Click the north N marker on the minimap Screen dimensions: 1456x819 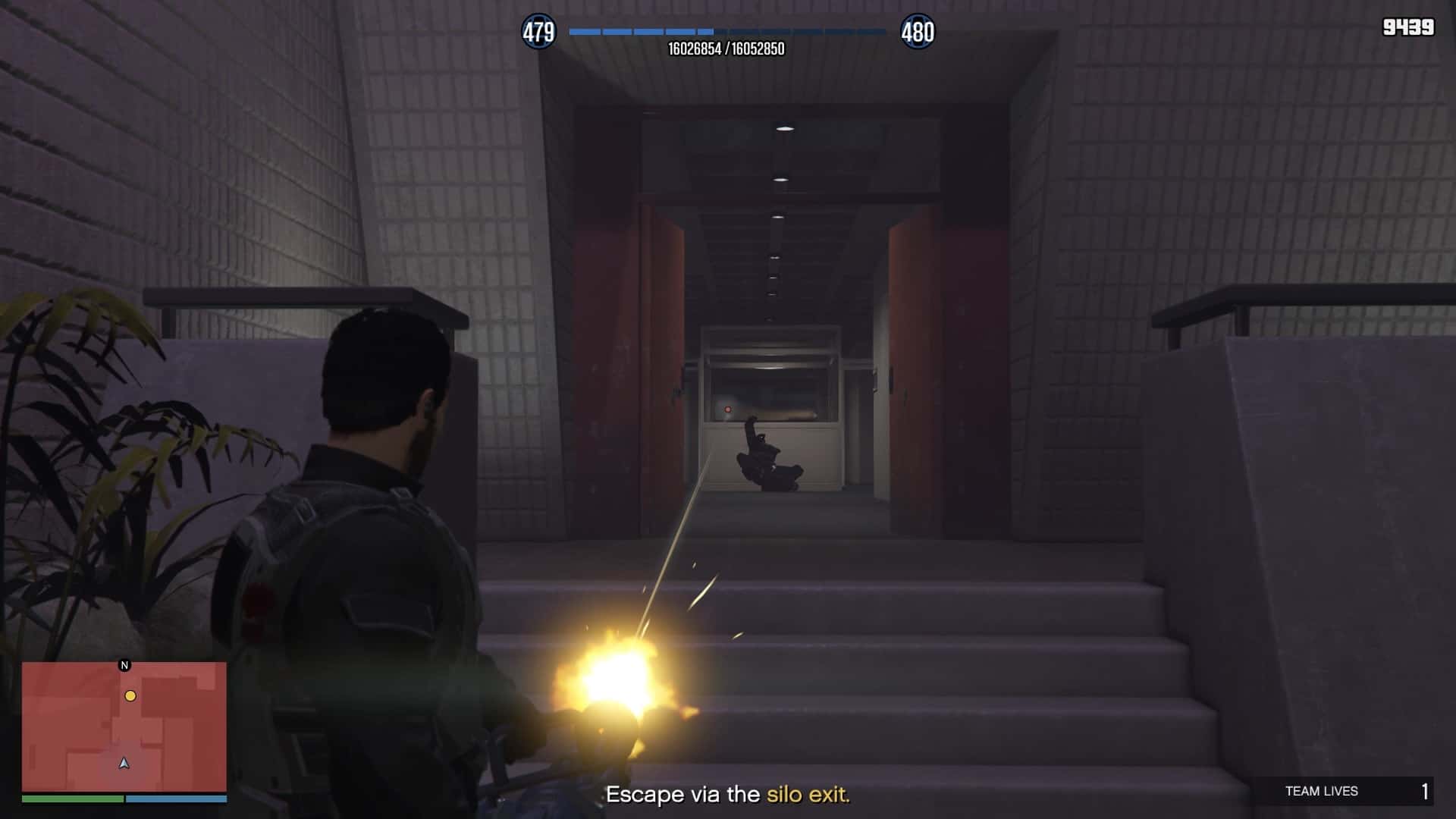[x=125, y=665]
